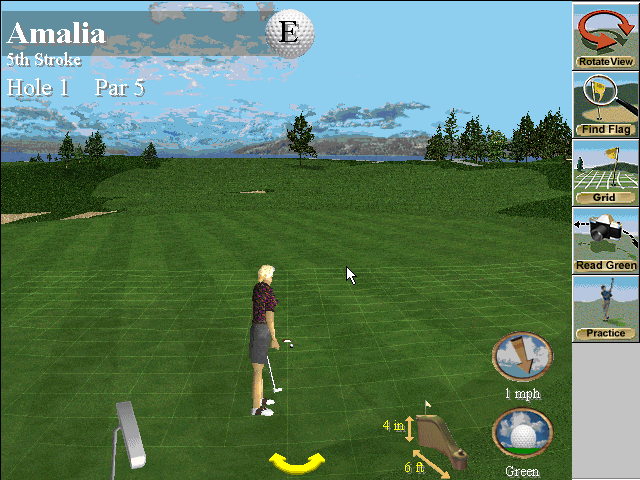
Task: Click the green slope elevation diagram
Action: coord(442,440)
